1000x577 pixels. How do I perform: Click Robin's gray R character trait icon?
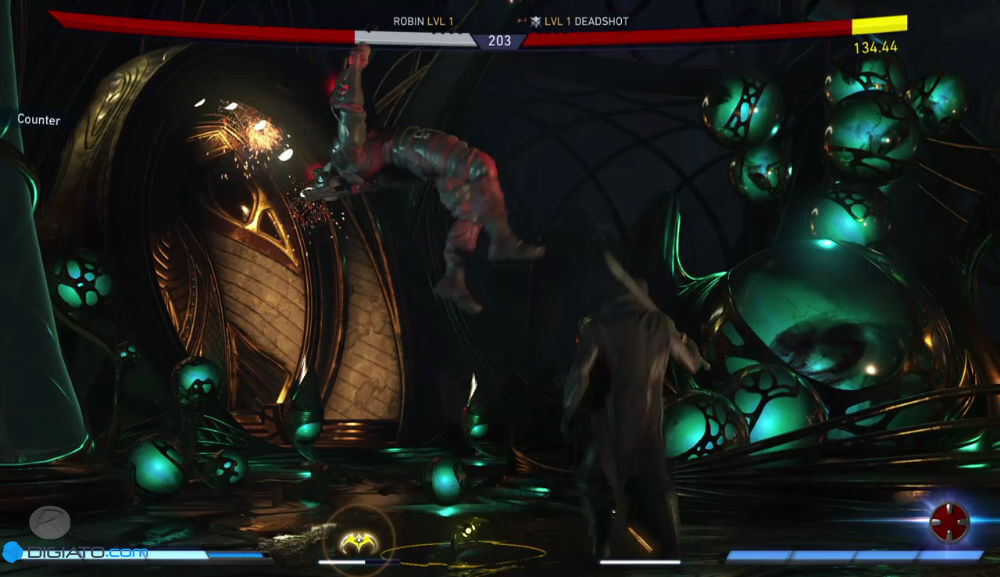click(x=49, y=522)
